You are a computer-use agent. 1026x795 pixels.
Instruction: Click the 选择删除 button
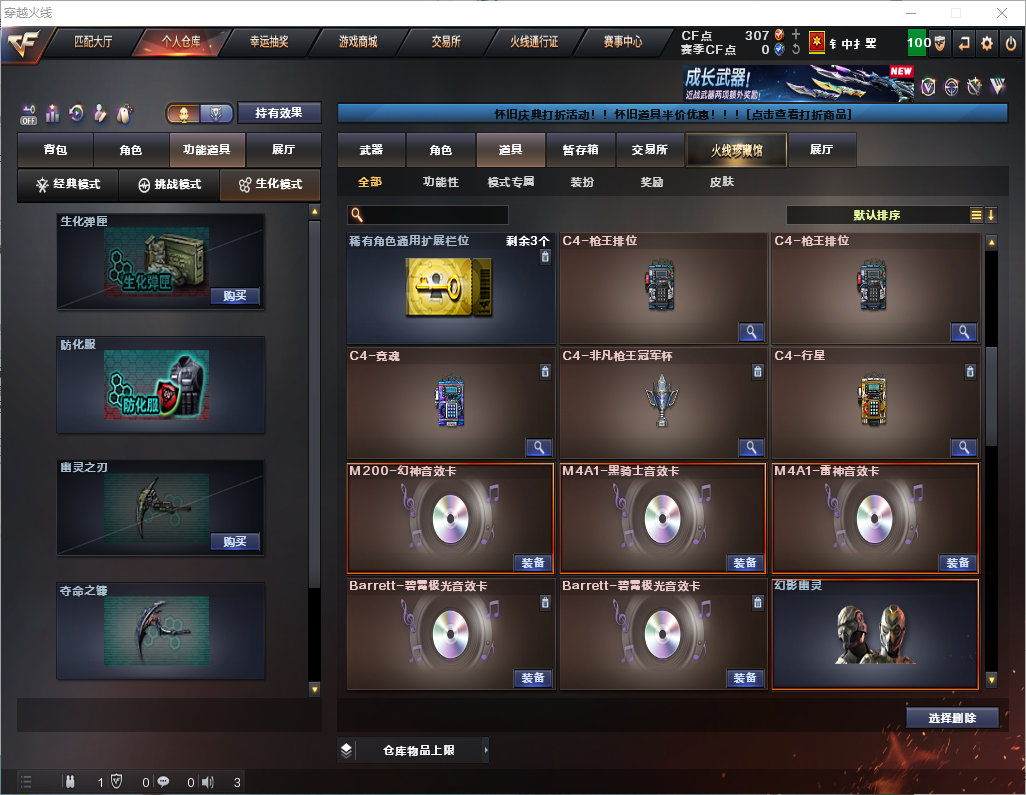(x=952, y=718)
